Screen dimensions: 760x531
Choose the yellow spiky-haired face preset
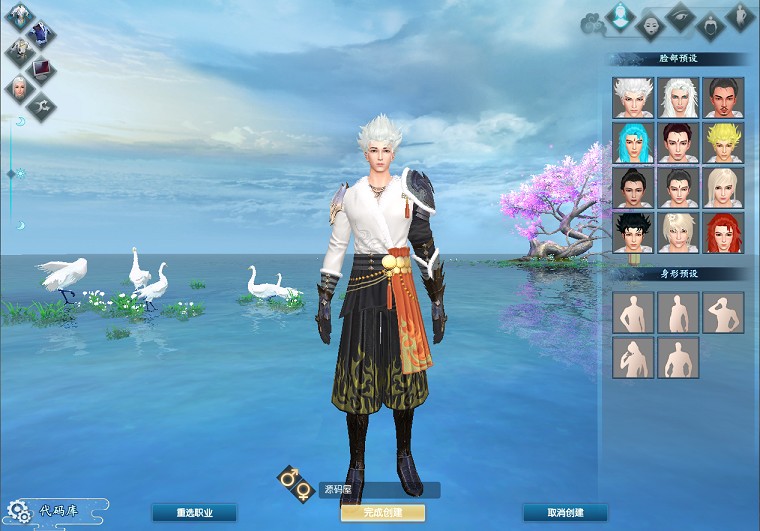pyautogui.click(x=723, y=142)
